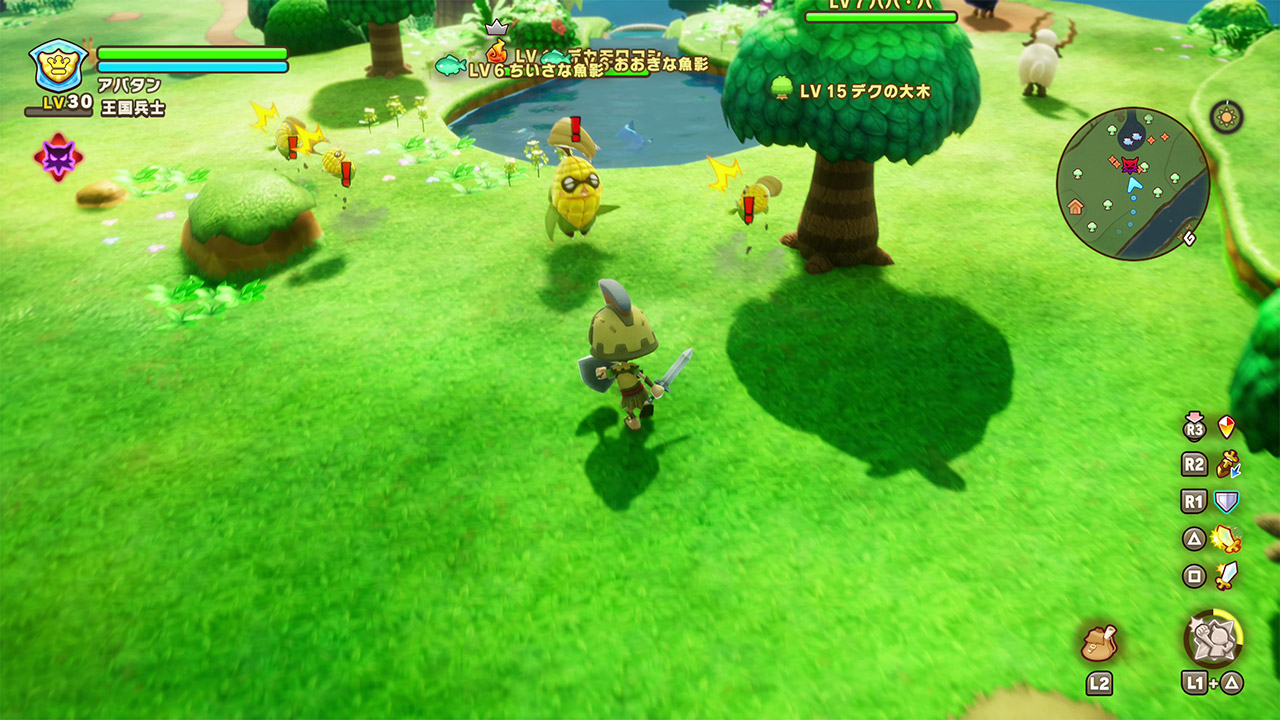Click the red and yellow gem icon
The height and width of the screenshot is (720, 1280).
1227,428
